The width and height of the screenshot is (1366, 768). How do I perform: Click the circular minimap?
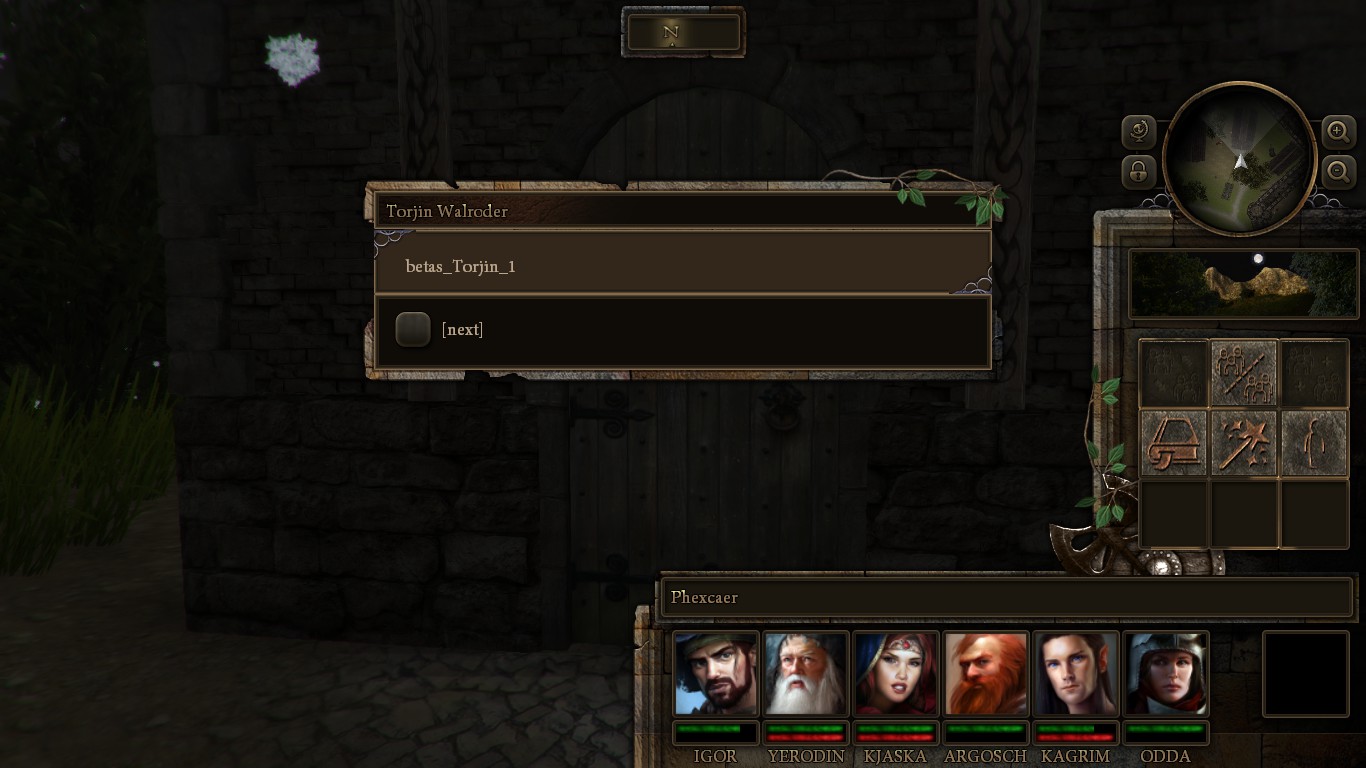[x=1239, y=160]
